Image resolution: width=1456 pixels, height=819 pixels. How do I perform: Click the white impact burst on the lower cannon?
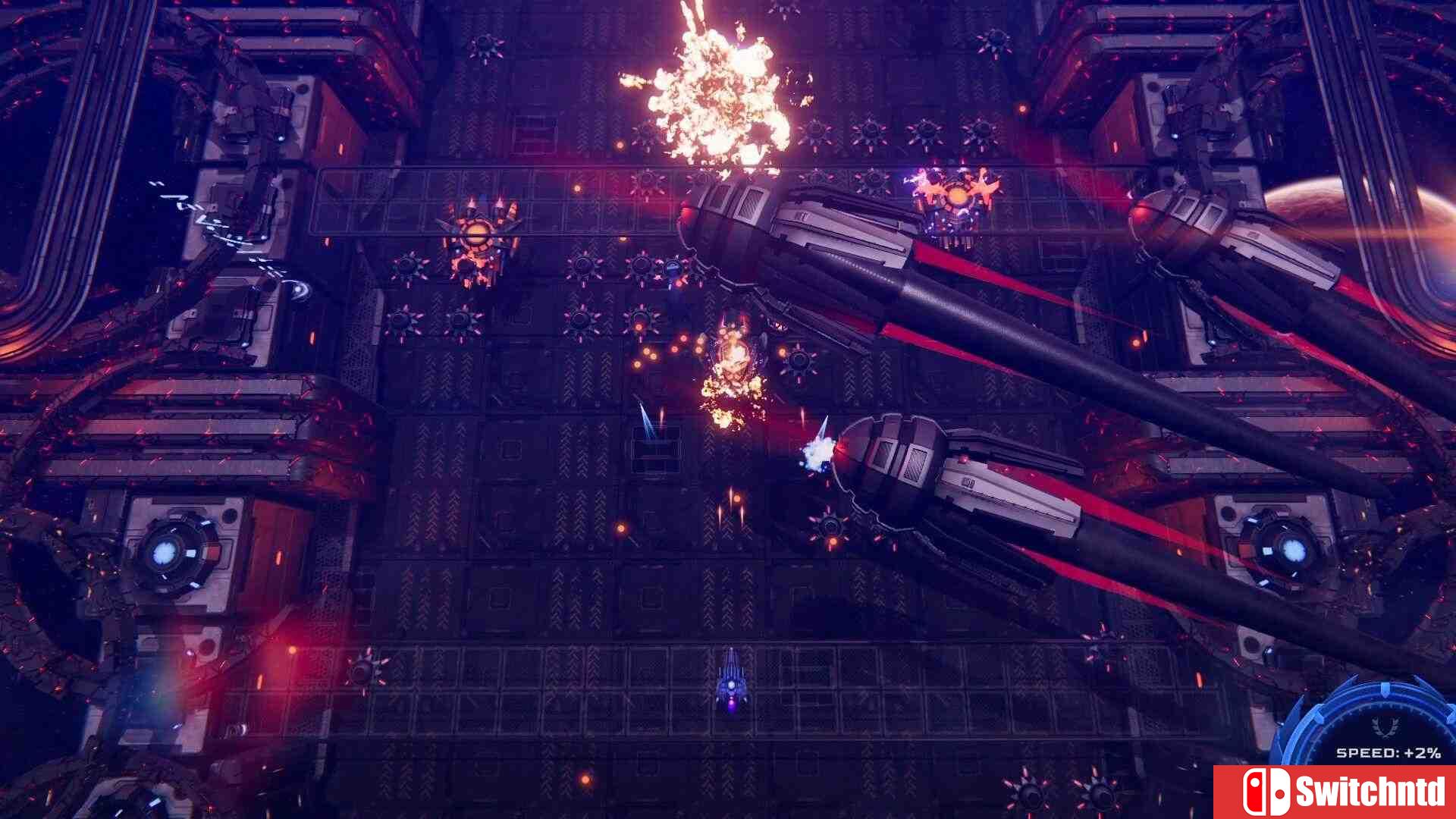816,453
